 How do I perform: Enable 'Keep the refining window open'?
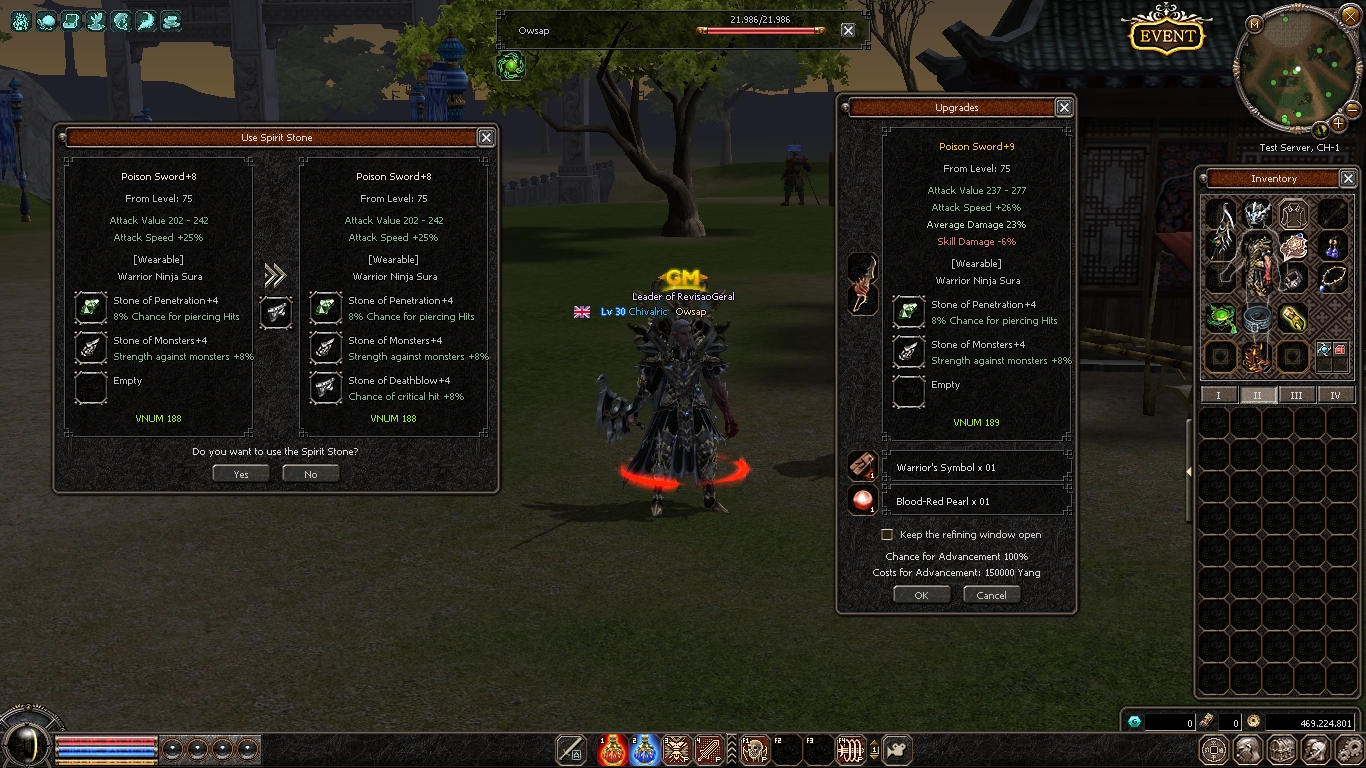[886, 534]
